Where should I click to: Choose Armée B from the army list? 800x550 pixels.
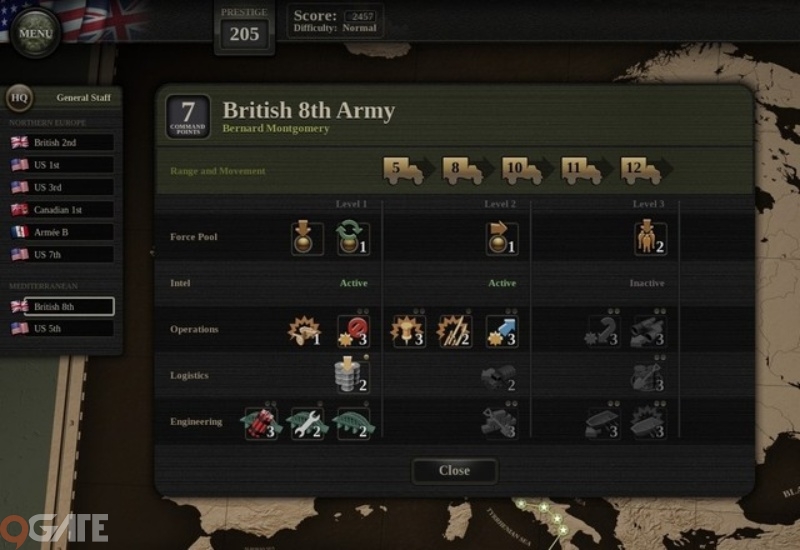click(60, 232)
